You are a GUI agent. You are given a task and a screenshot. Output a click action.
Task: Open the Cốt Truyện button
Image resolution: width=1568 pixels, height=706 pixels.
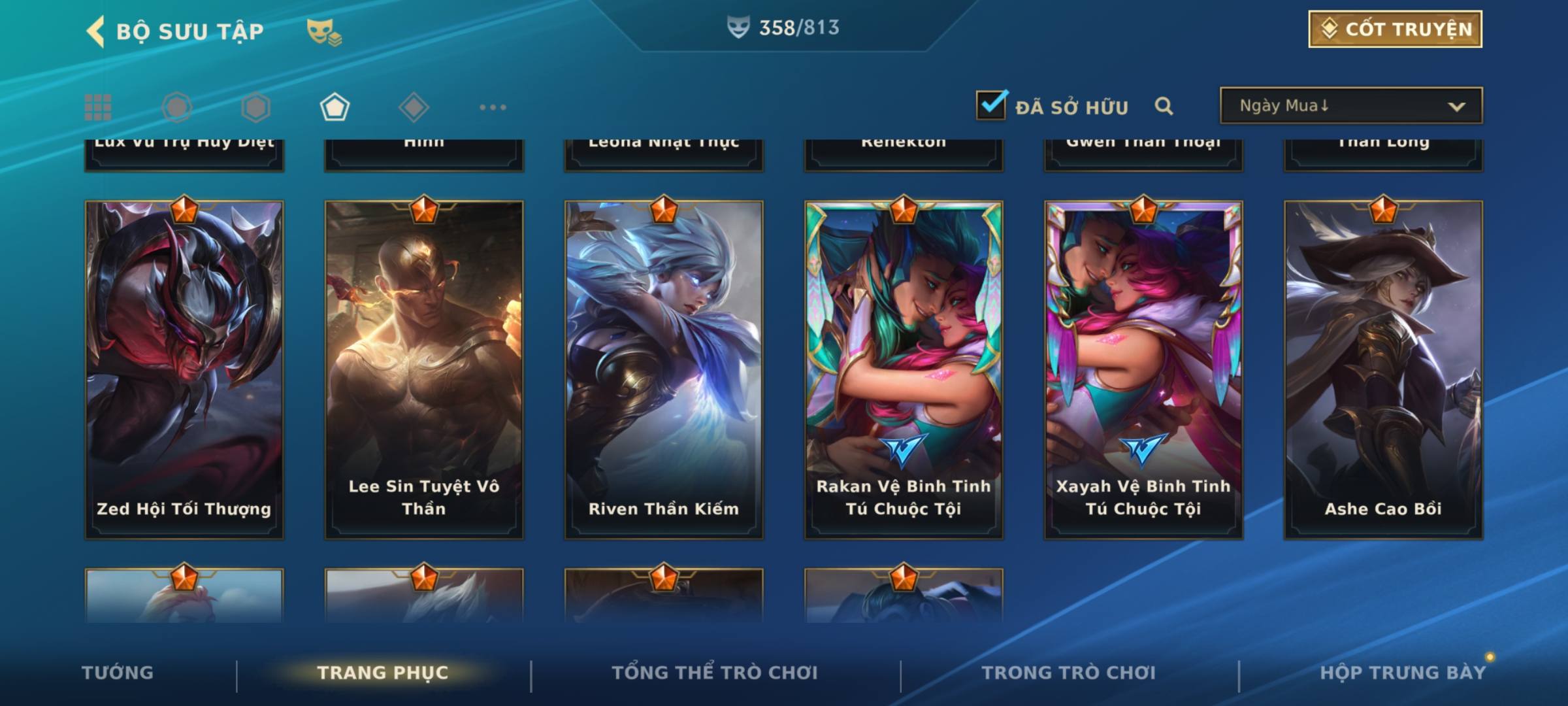coord(1395,29)
